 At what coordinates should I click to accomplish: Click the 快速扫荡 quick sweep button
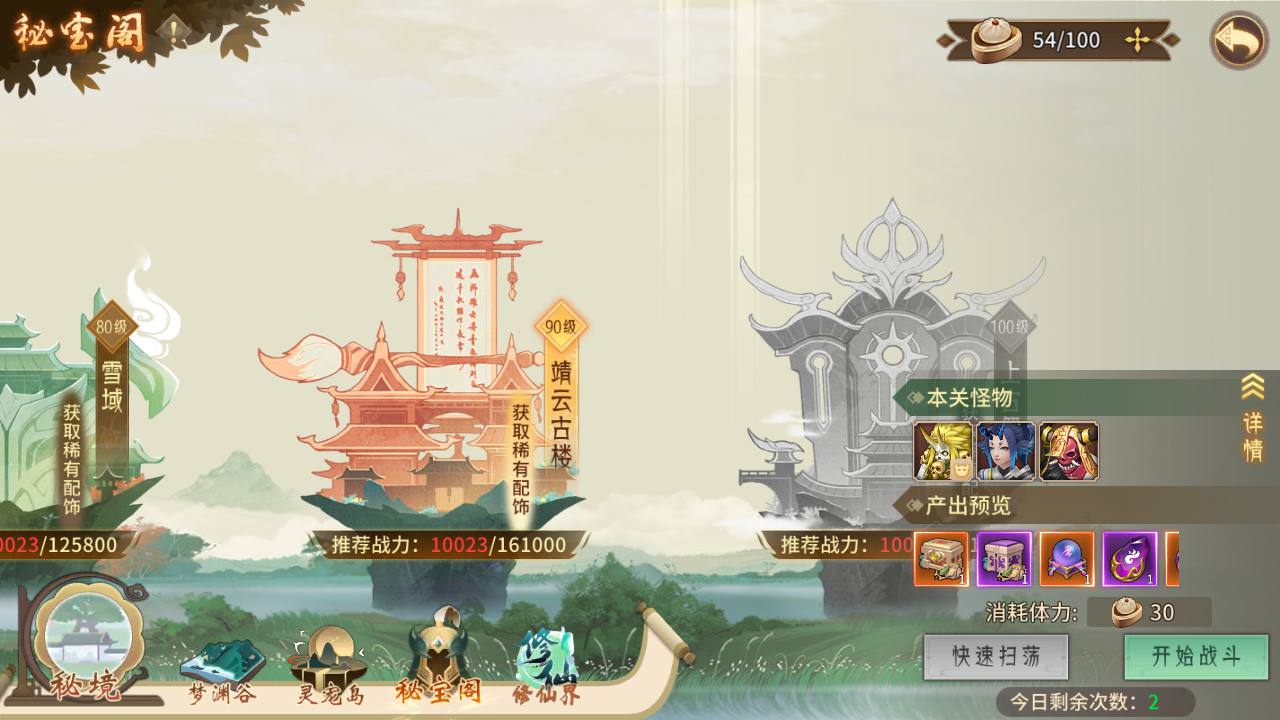coord(996,655)
